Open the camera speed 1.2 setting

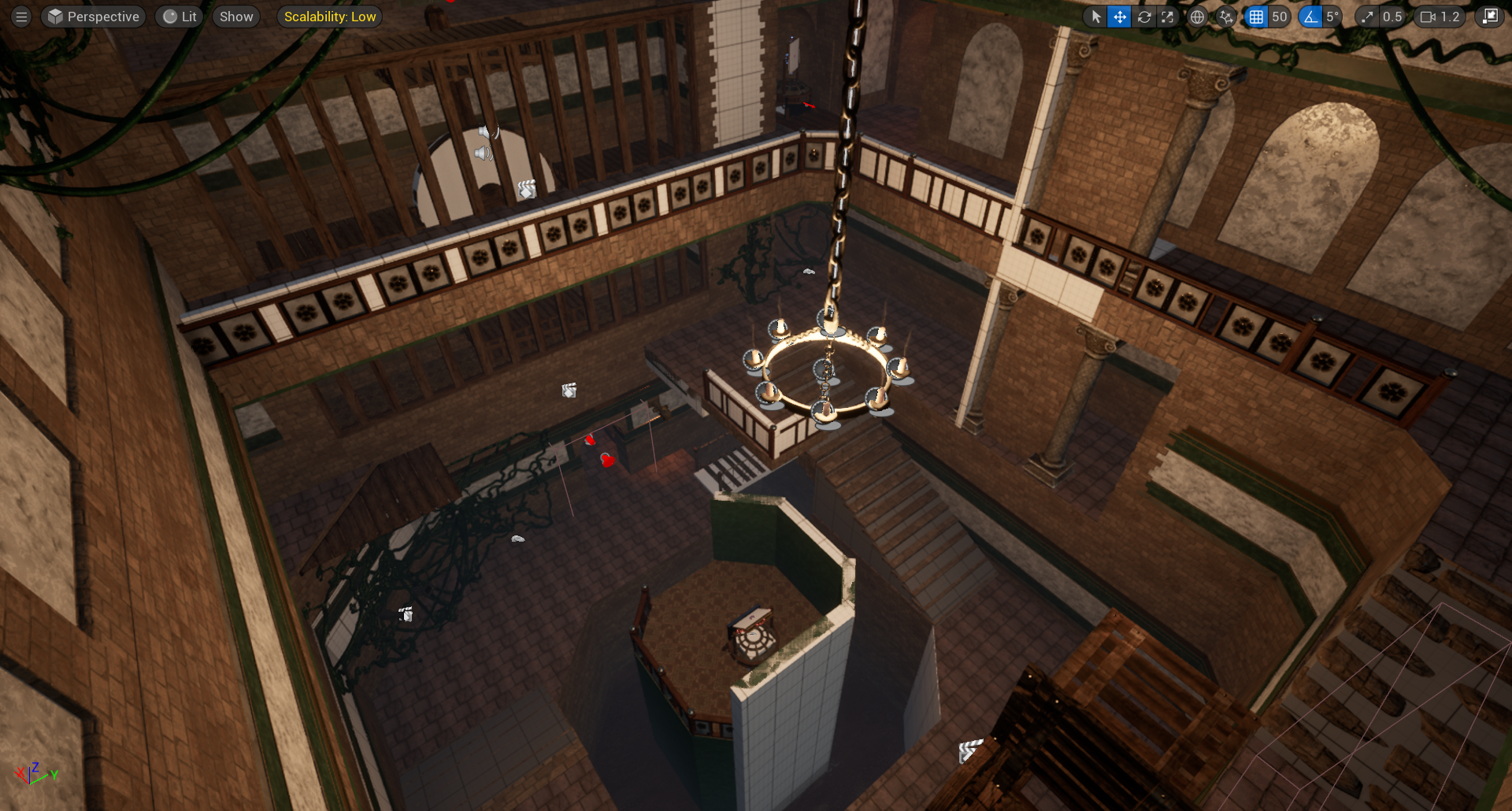click(1440, 17)
